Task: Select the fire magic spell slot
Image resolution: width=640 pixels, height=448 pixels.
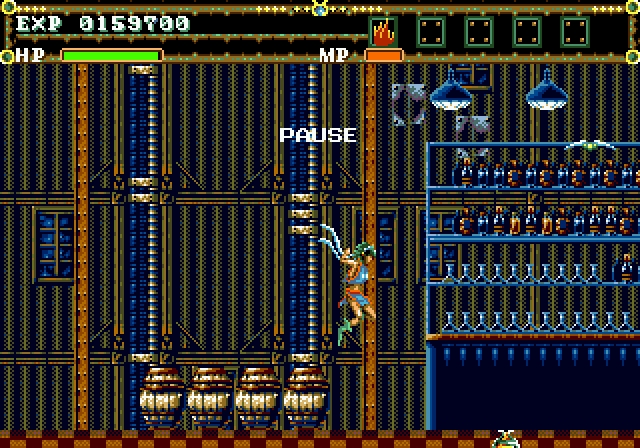Action: (383, 32)
